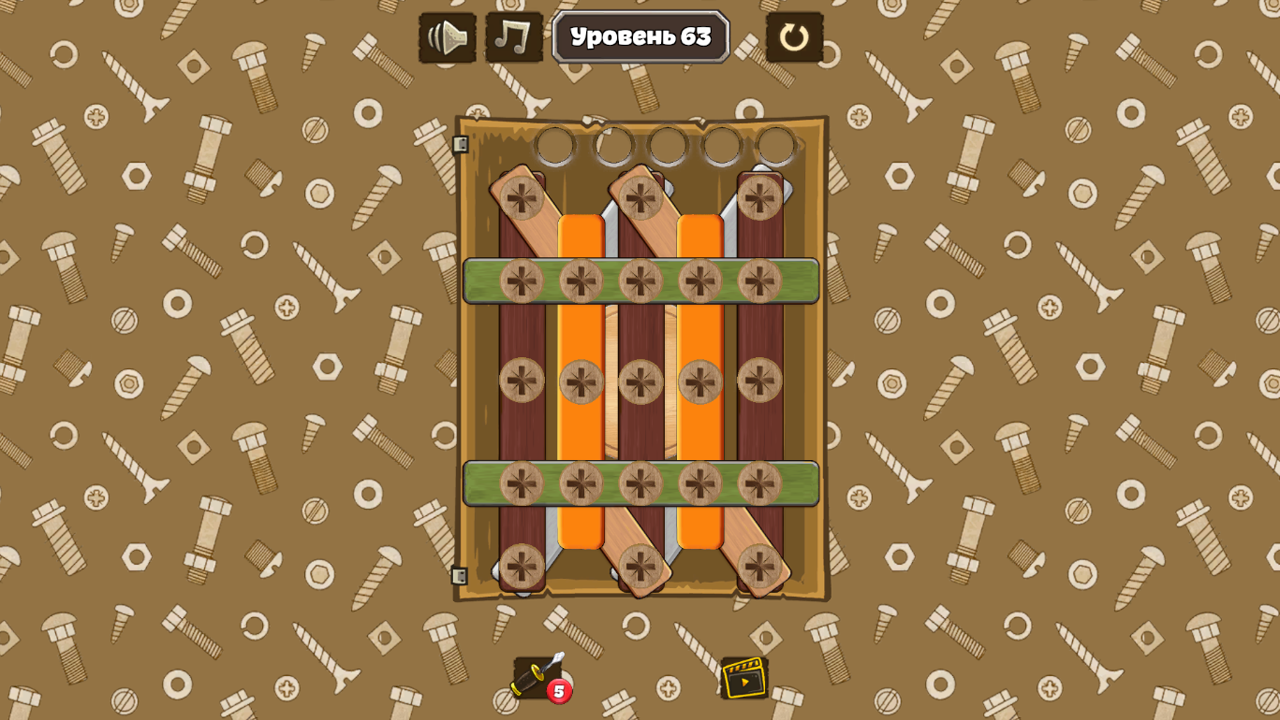Unscrew the top-left screw on the light plank

[521, 196]
